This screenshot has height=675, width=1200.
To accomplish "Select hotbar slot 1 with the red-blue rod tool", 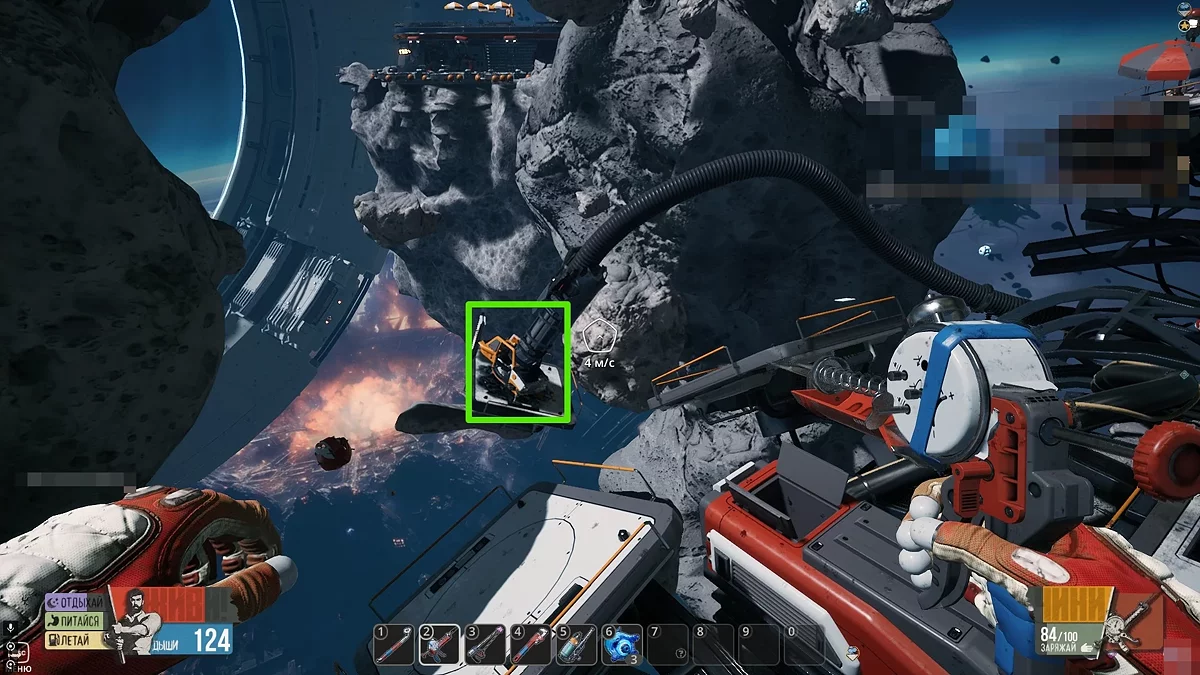I will 393,645.
